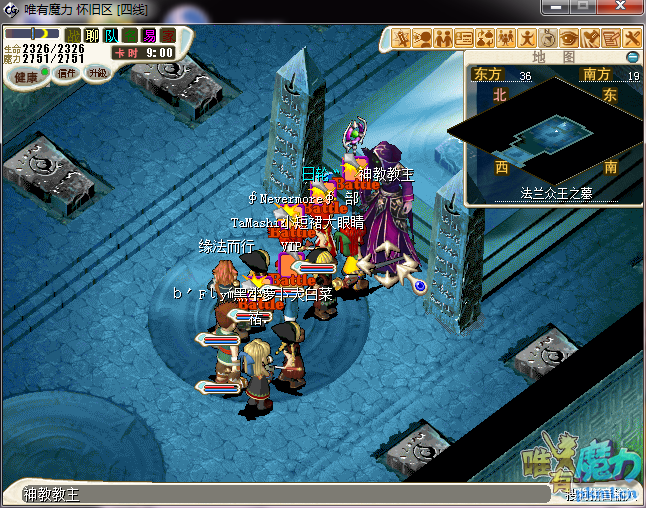Toggle the 家 family mode button

[x=168, y=36]
